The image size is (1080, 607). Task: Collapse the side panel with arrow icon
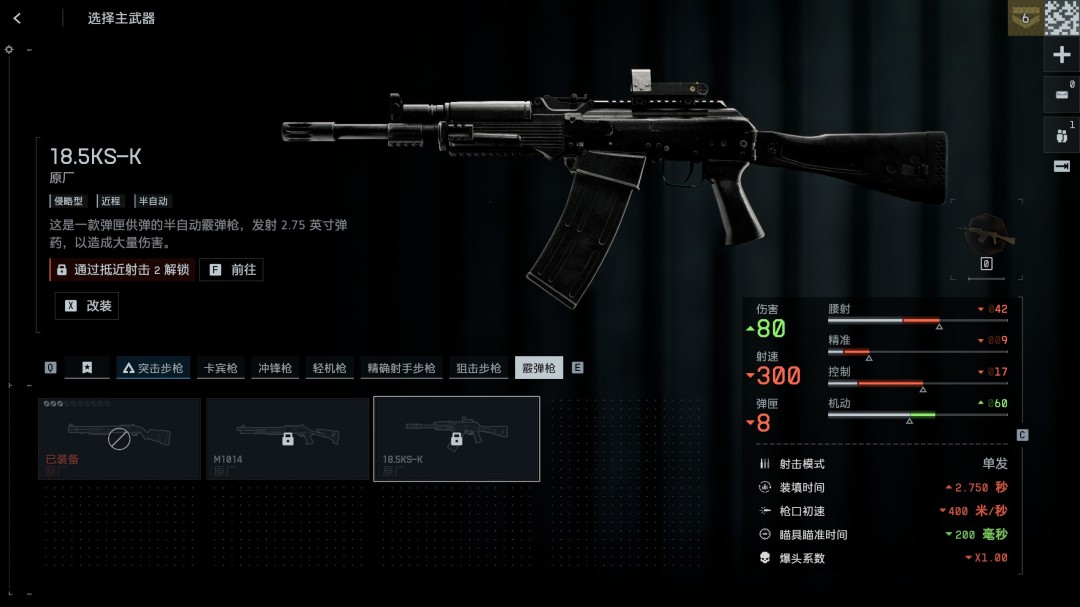coord(1061,166)
